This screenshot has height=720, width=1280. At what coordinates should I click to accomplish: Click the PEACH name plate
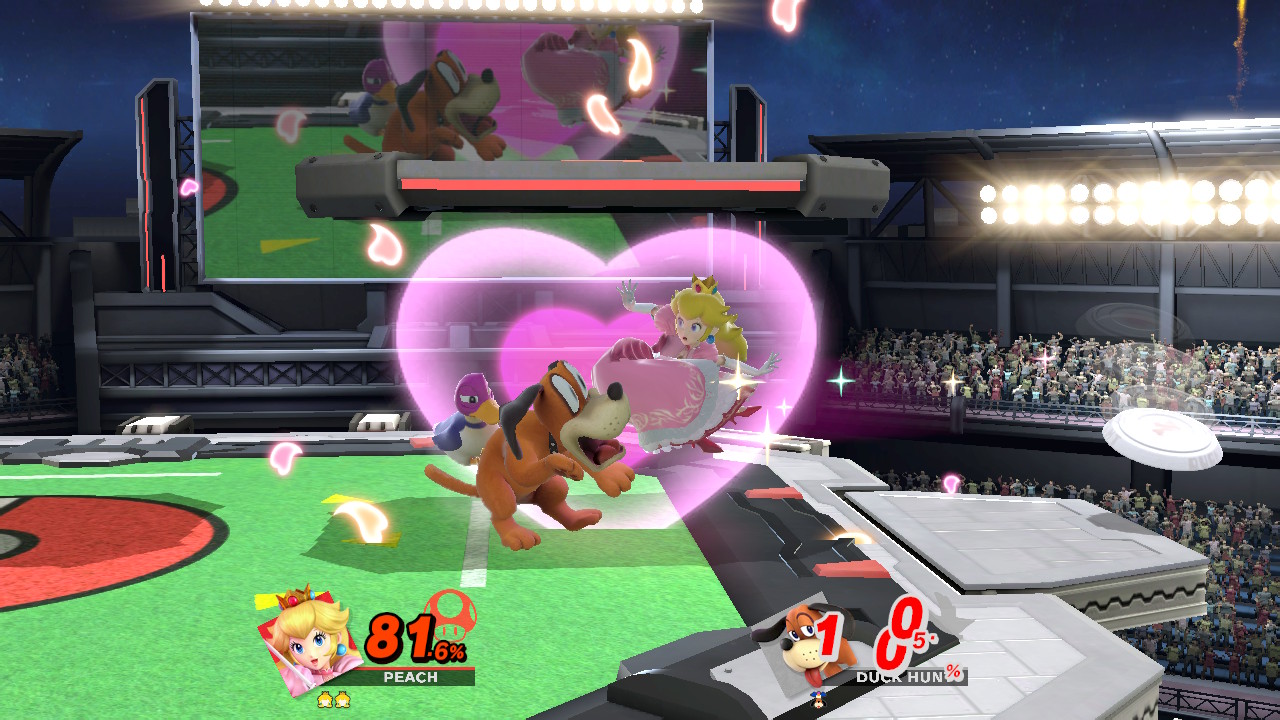point(410,677)
